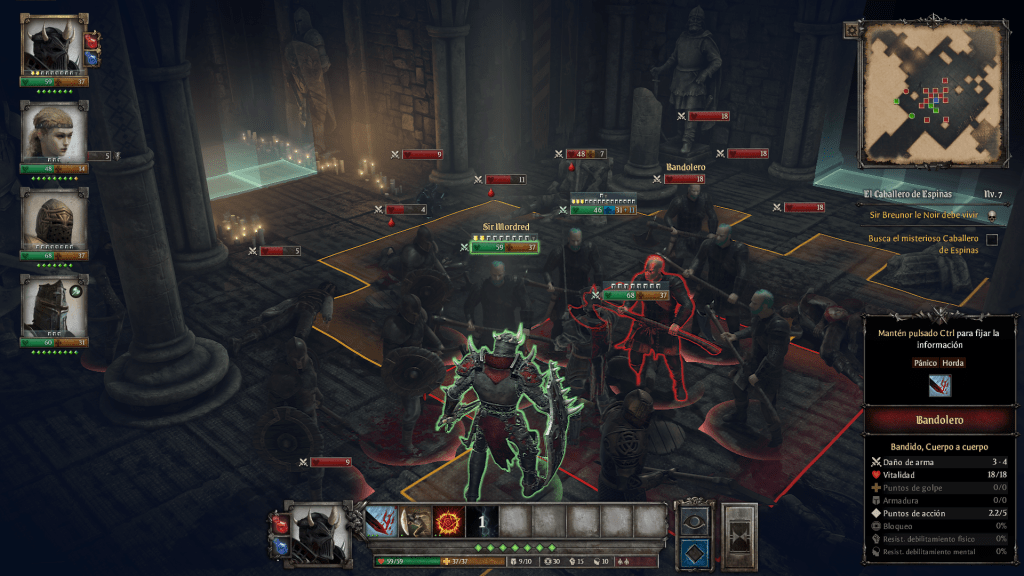The width and height of the screenshot is (1024, 576).
Task: Click the Busca el misterioso Caballero objective
Action: (920, 244)
